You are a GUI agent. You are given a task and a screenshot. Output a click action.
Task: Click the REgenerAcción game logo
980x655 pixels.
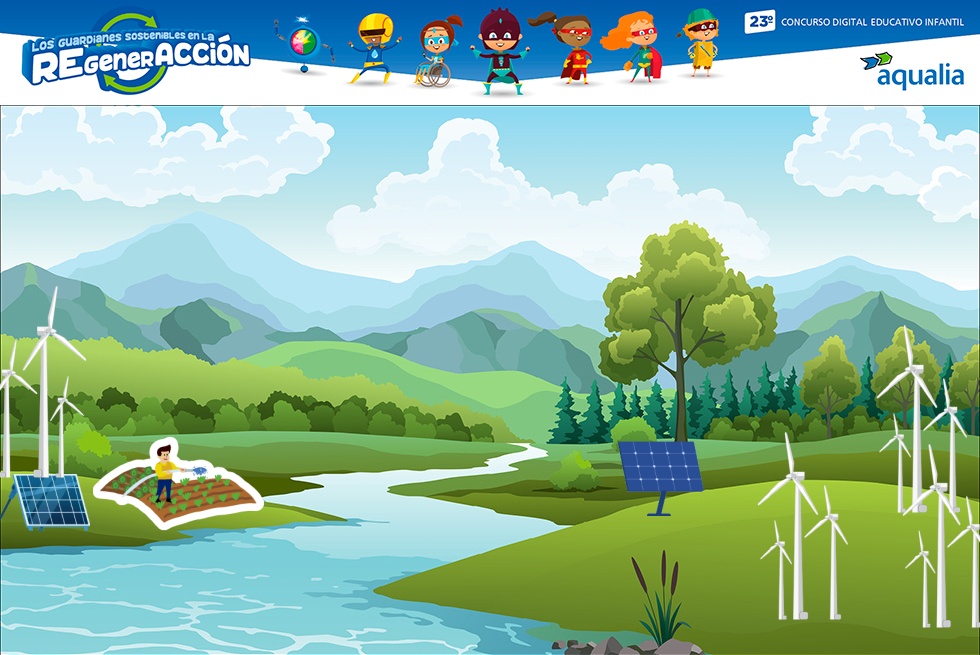pyautogui.click(x=137, y=53)
